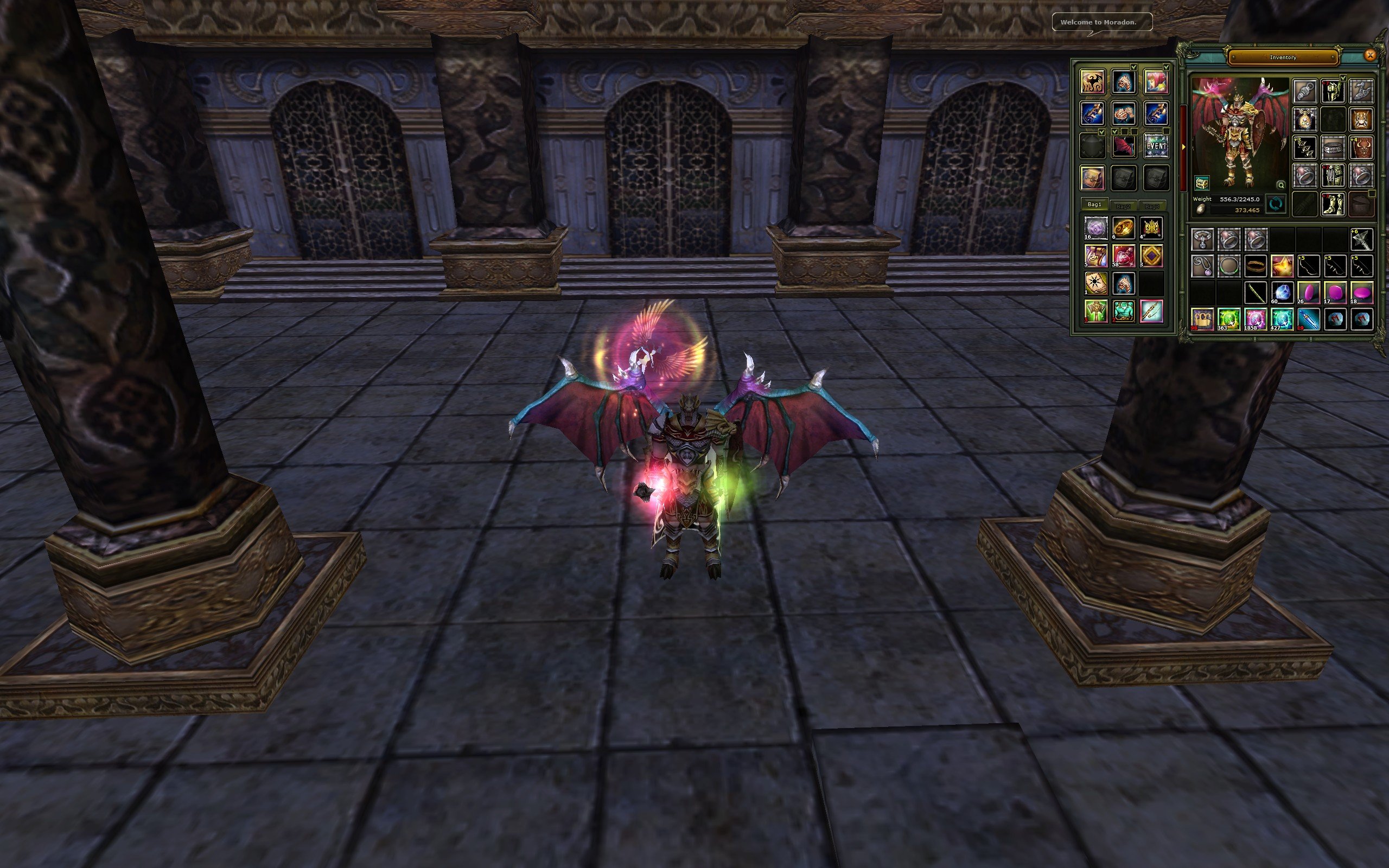Toggle the checkbox above the +7 helmet
The image size is (1389, 868).
[1343, 78]
